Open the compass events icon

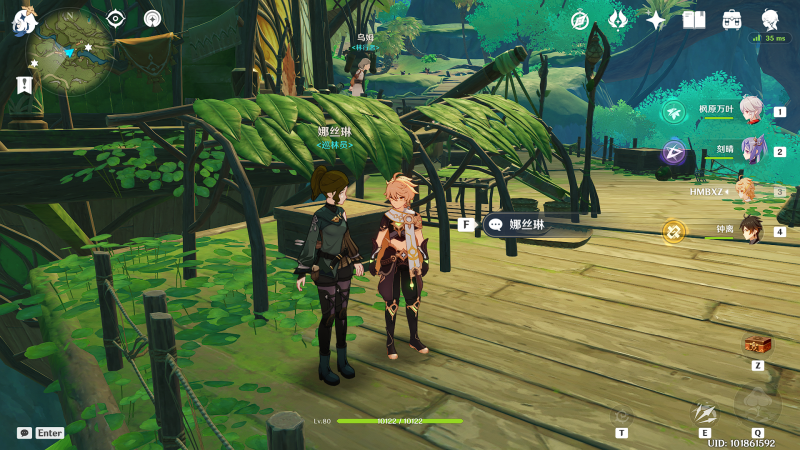(x=580, y=20)
